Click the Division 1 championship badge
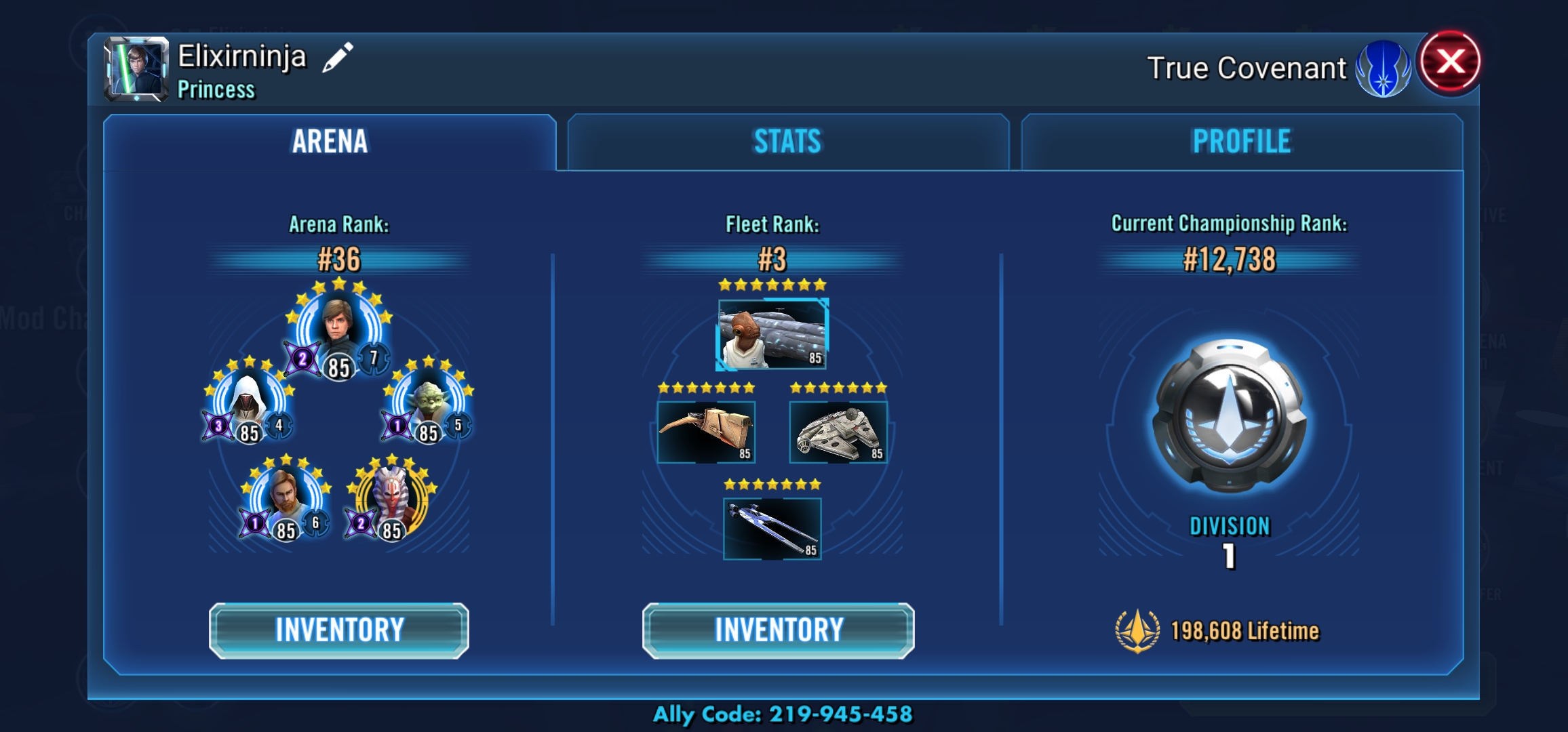1568x732 pixels. 1229,415
